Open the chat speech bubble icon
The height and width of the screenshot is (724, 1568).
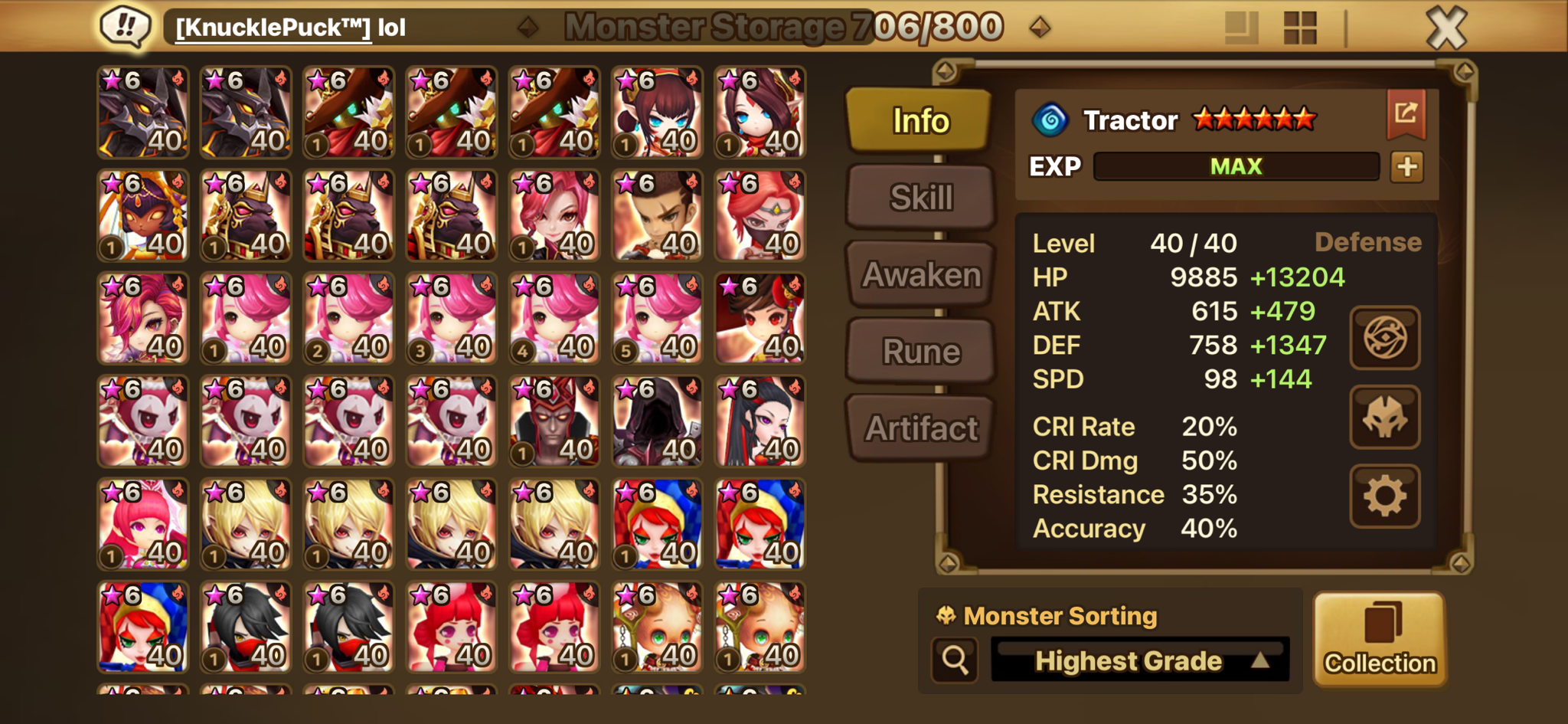[x=126, y=28]
